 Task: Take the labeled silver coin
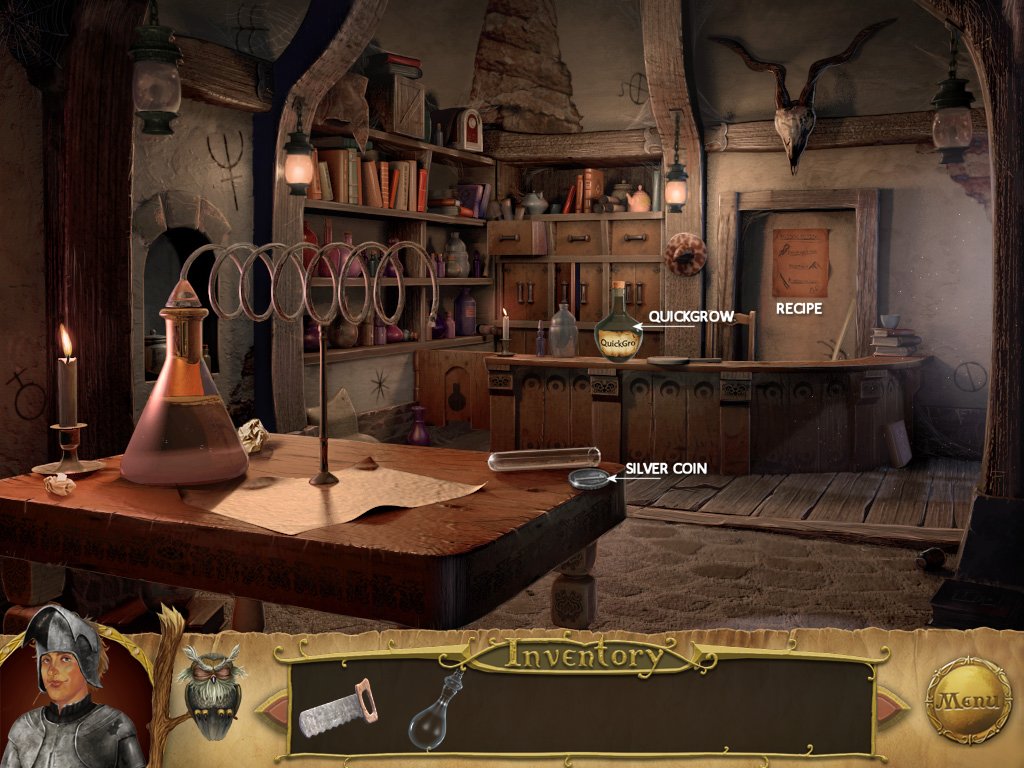point(588,479)
